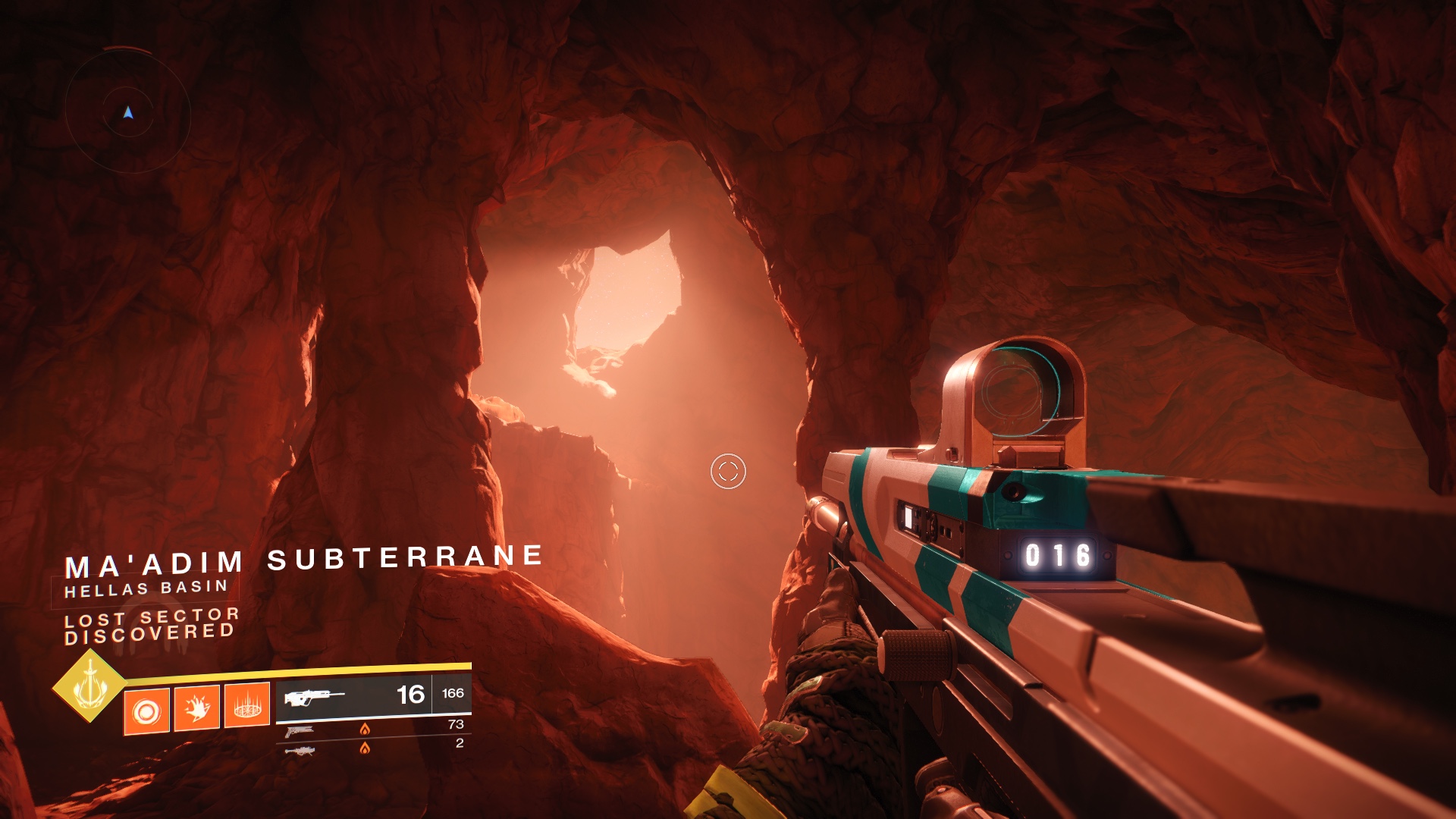Click the center aiming reticle
Viewport: 1456px width, 819px height.
click(x=728, y=472)
